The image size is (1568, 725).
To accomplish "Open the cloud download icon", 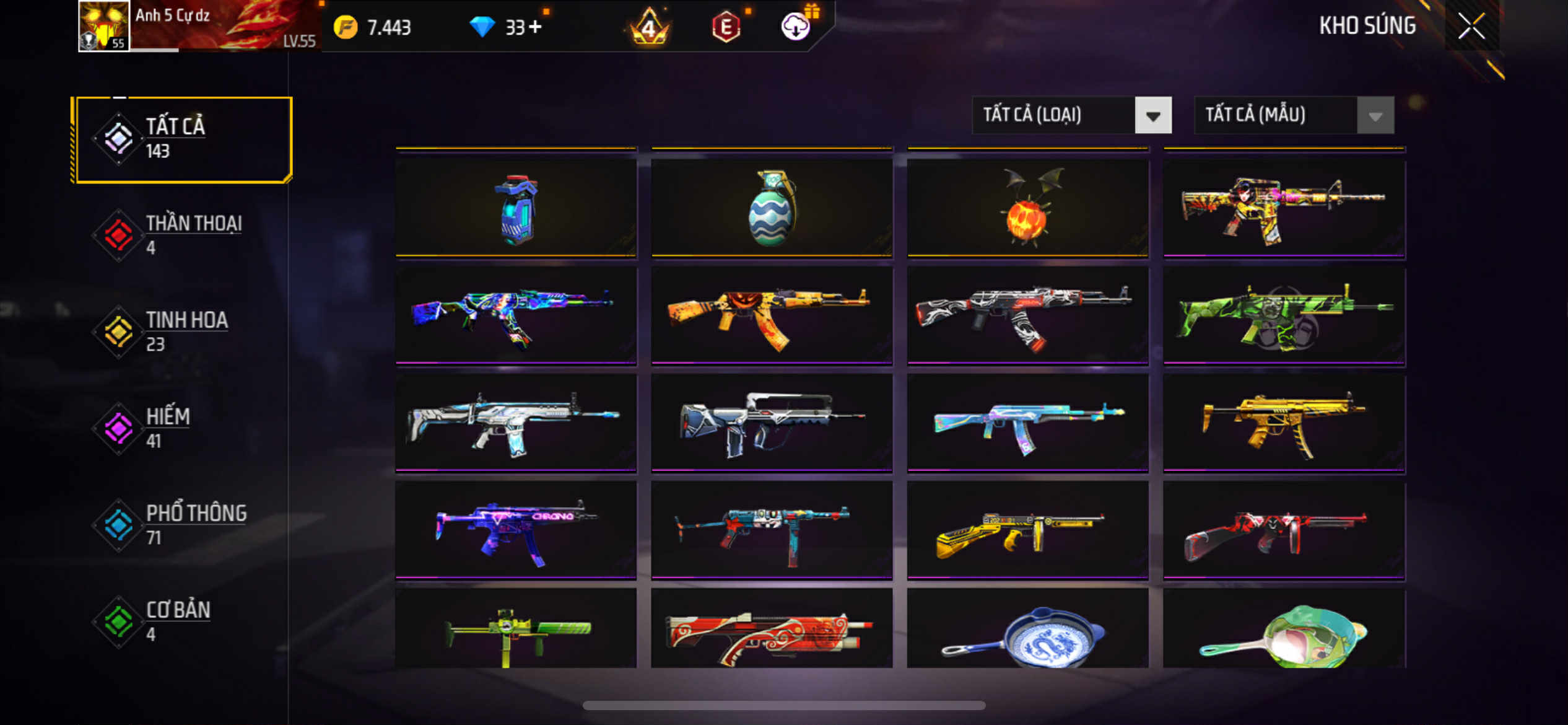I will coord(795,27).
